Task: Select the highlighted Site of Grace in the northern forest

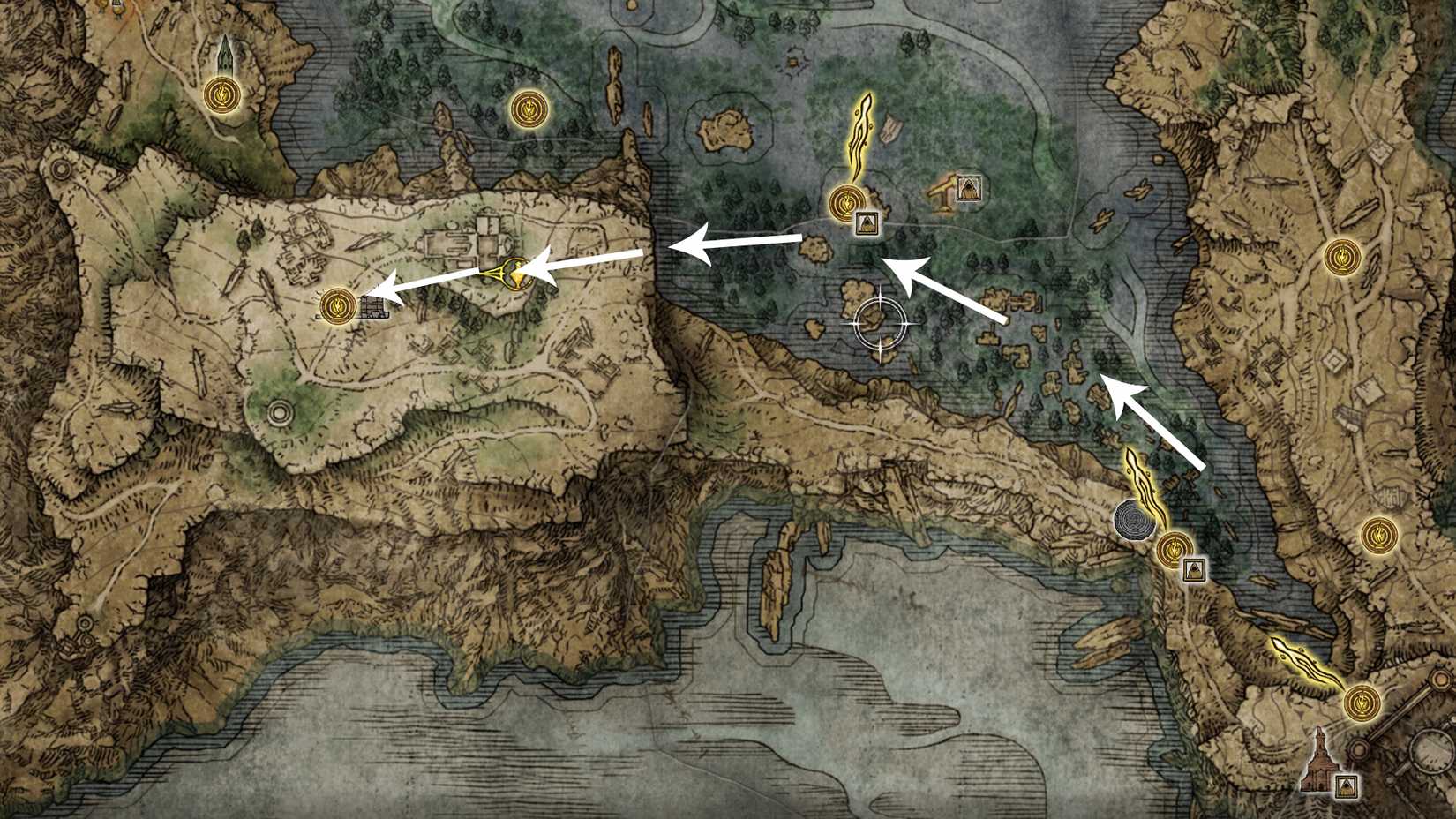Action: pyautogui.click(x=847, y=201)
